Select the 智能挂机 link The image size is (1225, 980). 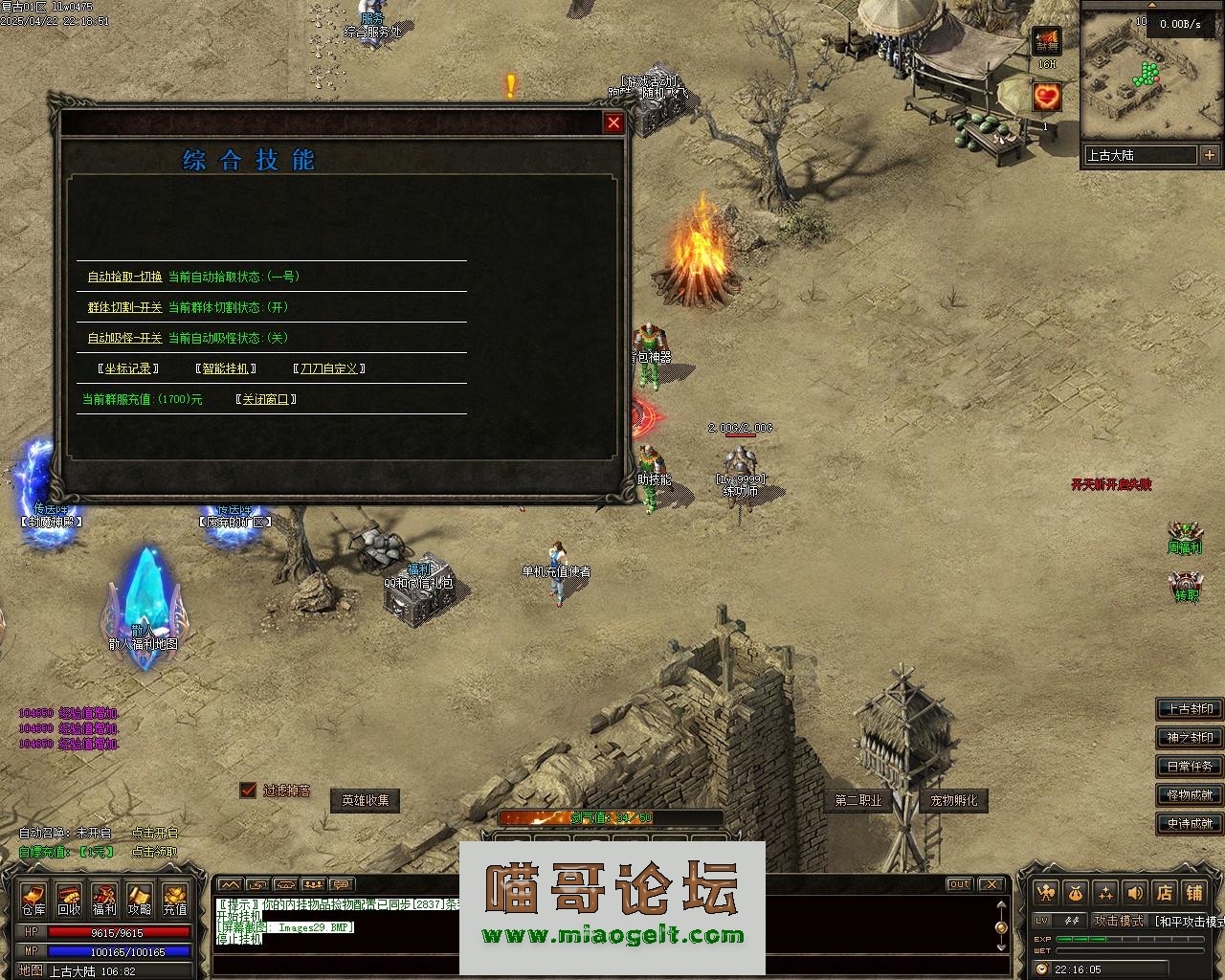pos(226,368)
